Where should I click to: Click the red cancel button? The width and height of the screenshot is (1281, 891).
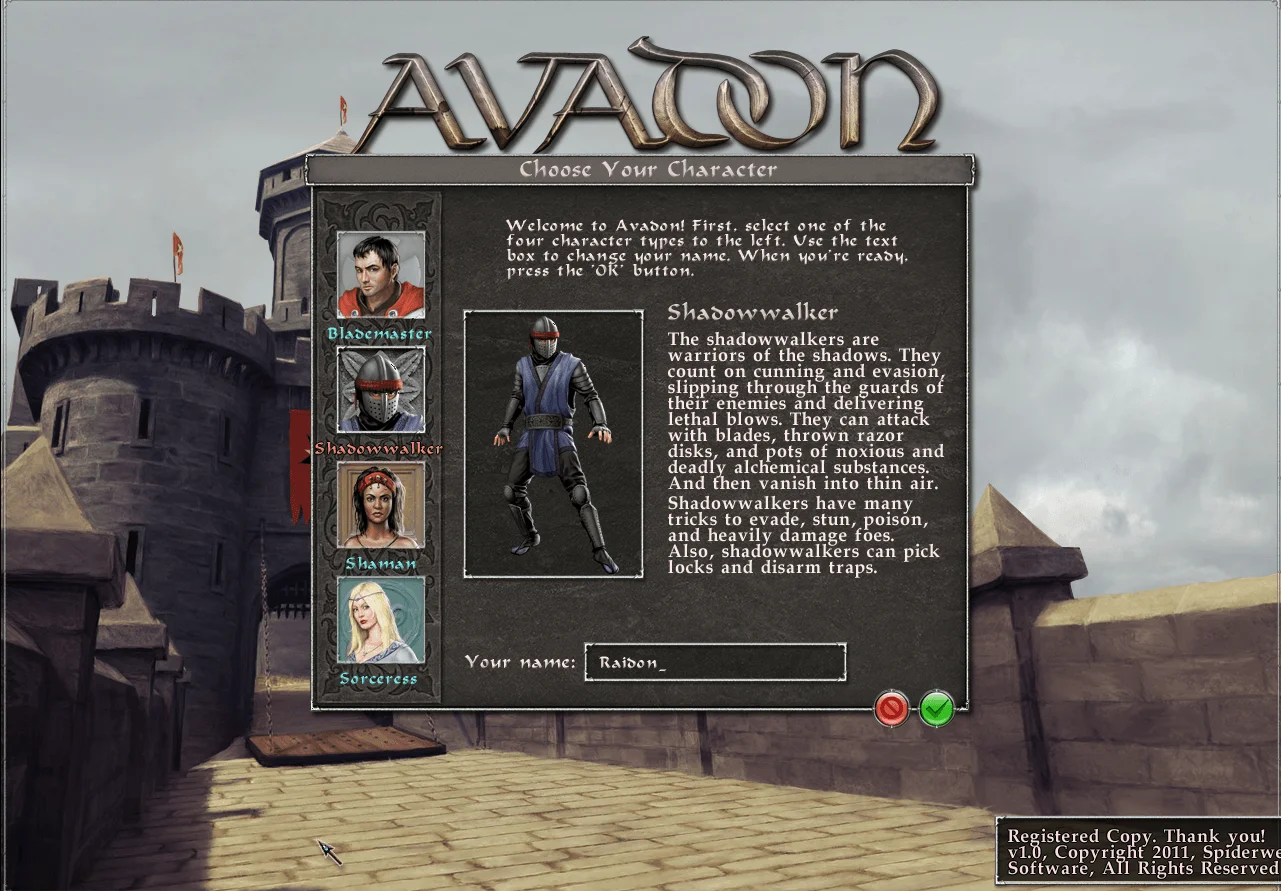[890, 707]
